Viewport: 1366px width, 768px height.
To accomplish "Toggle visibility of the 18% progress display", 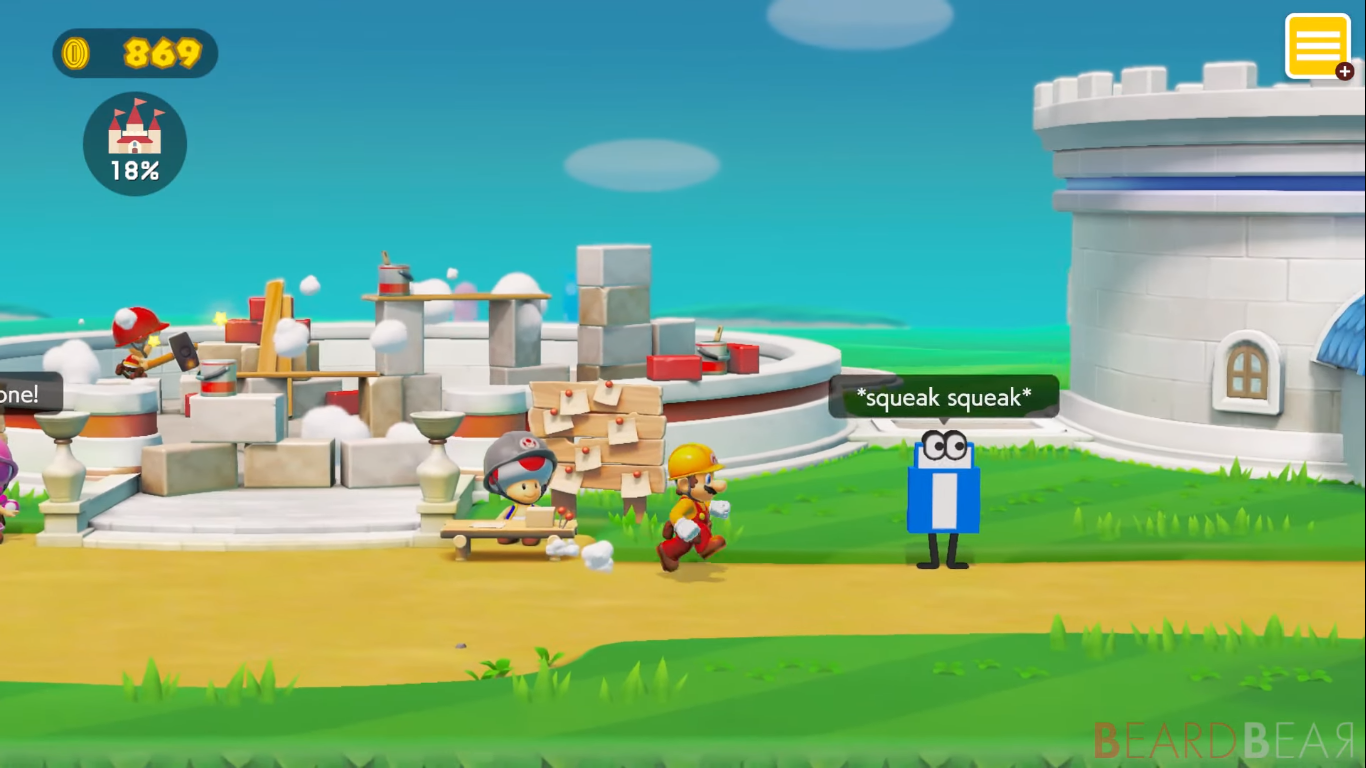I will point(134,172).
